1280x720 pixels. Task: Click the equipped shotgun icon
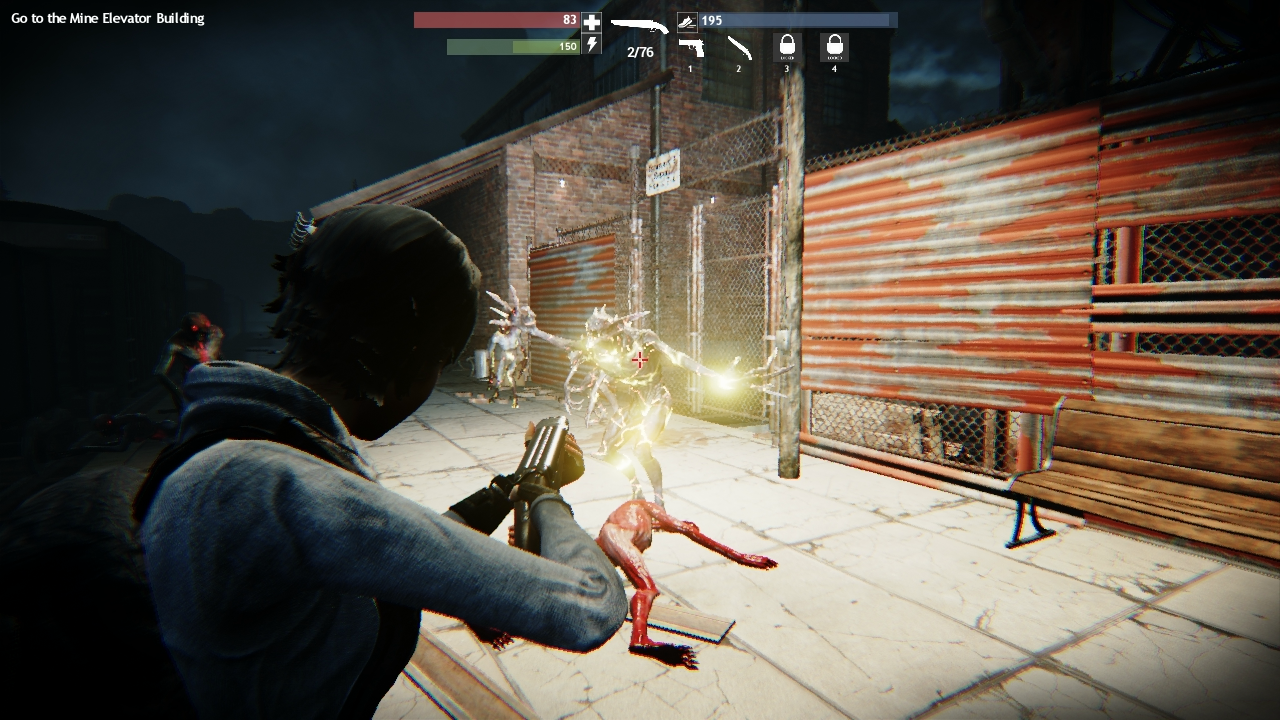point(639,25)
